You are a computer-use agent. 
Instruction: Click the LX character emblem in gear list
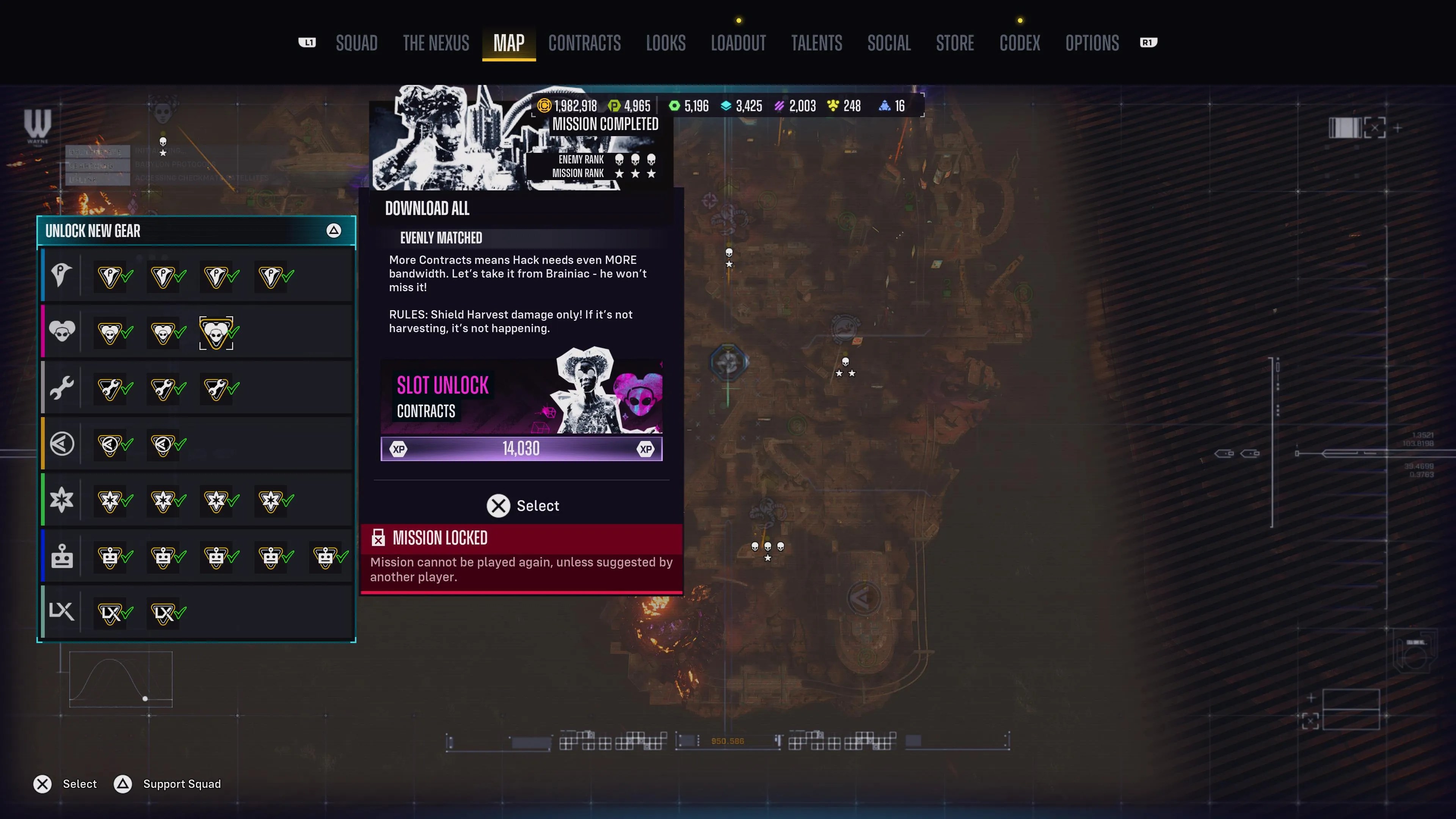[61, 612]
